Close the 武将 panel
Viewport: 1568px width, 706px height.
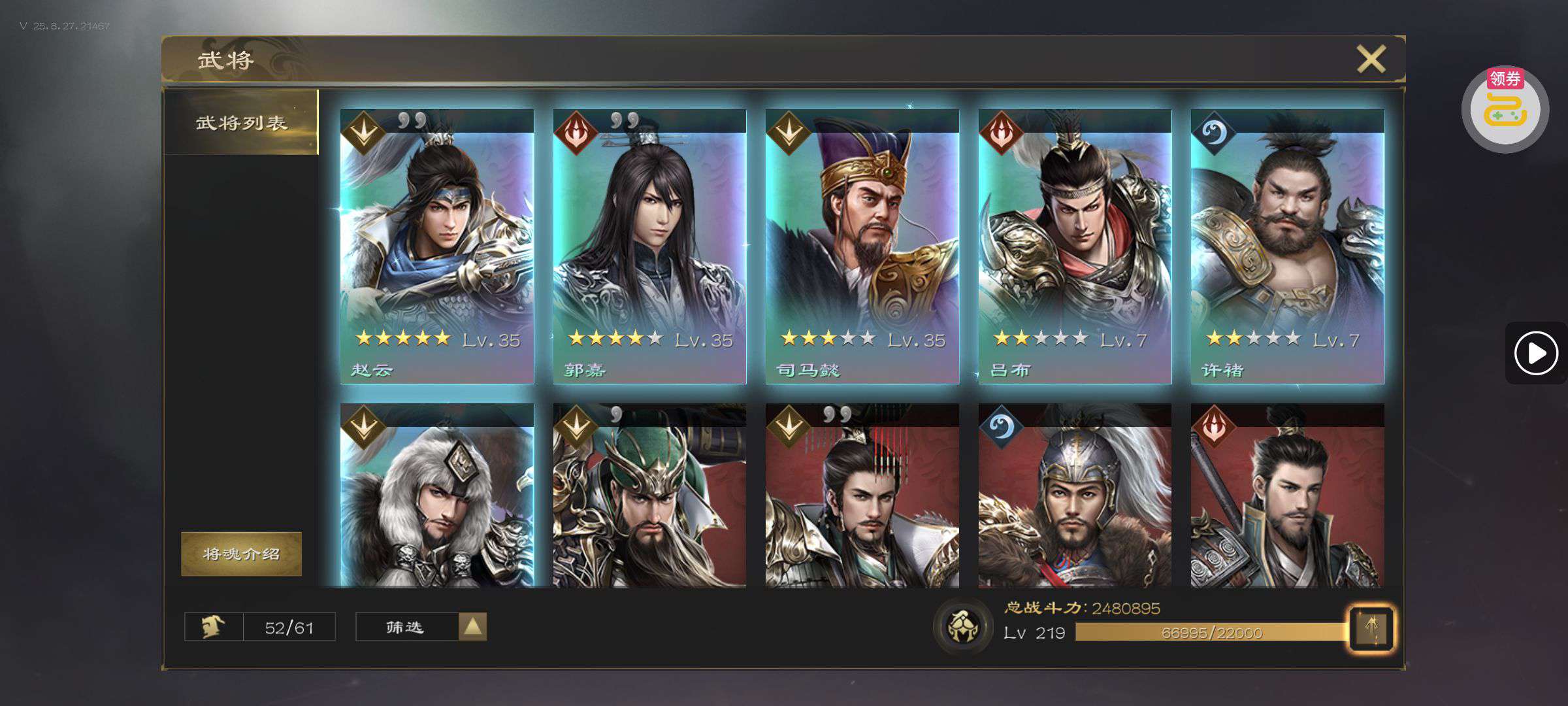point(1371,59)
